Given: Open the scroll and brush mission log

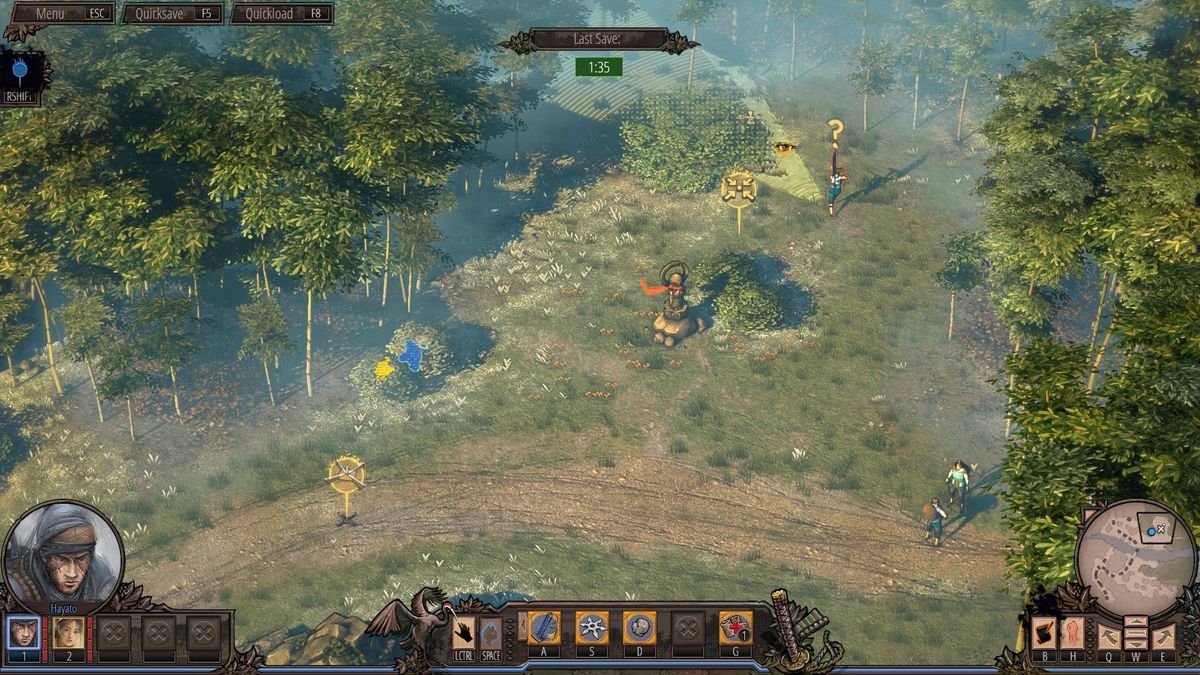Looking at the screenshot, I should [x=1044, y=633].
